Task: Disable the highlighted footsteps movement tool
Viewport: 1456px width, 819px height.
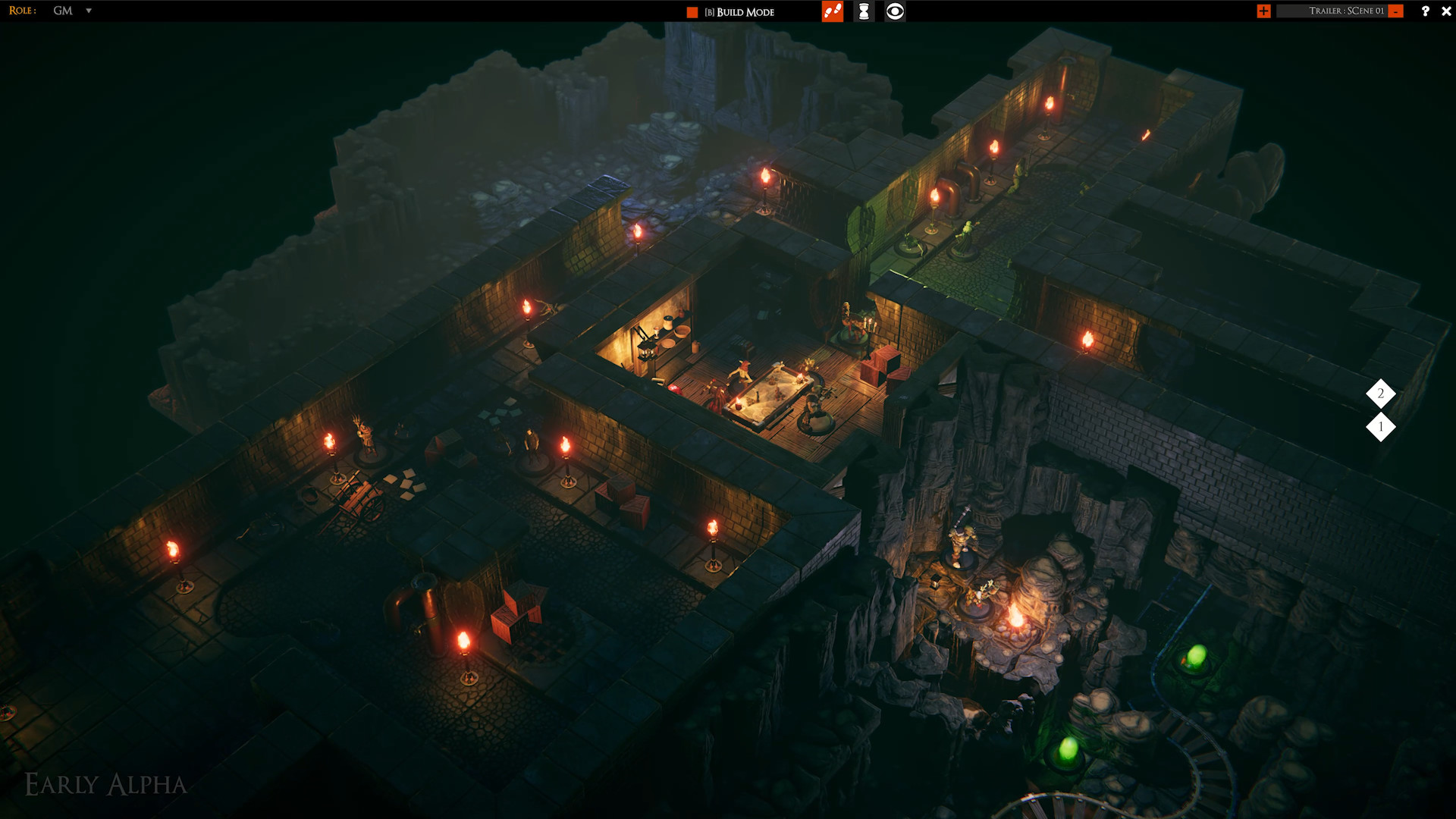Action: point(831,12)
